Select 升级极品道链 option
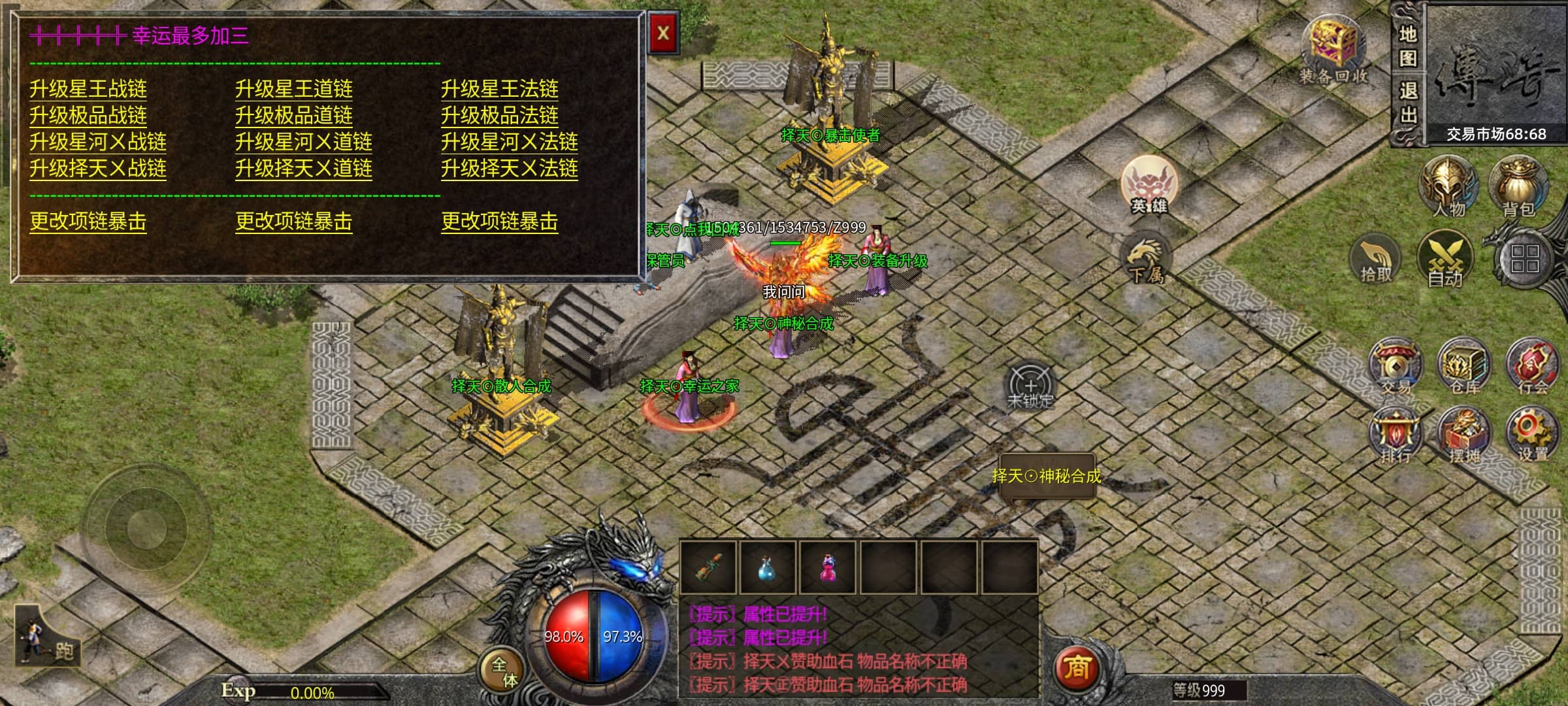The width and height of the screenshot is (1568, 706). pos(294,116)
